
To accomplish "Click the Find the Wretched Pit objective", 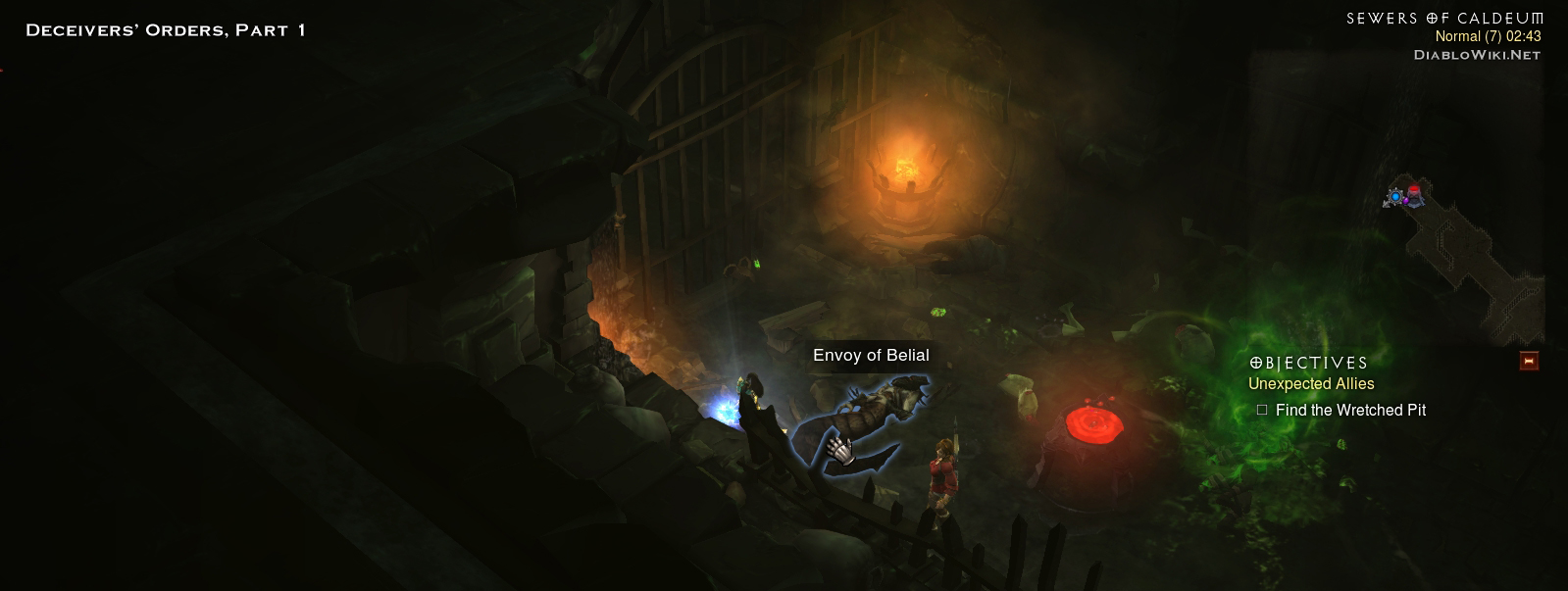I will point(1349,411).
